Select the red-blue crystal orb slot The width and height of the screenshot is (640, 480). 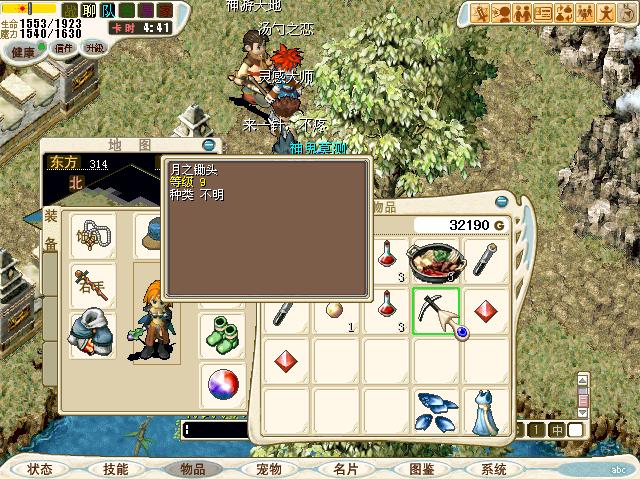(x=222, y=383)
